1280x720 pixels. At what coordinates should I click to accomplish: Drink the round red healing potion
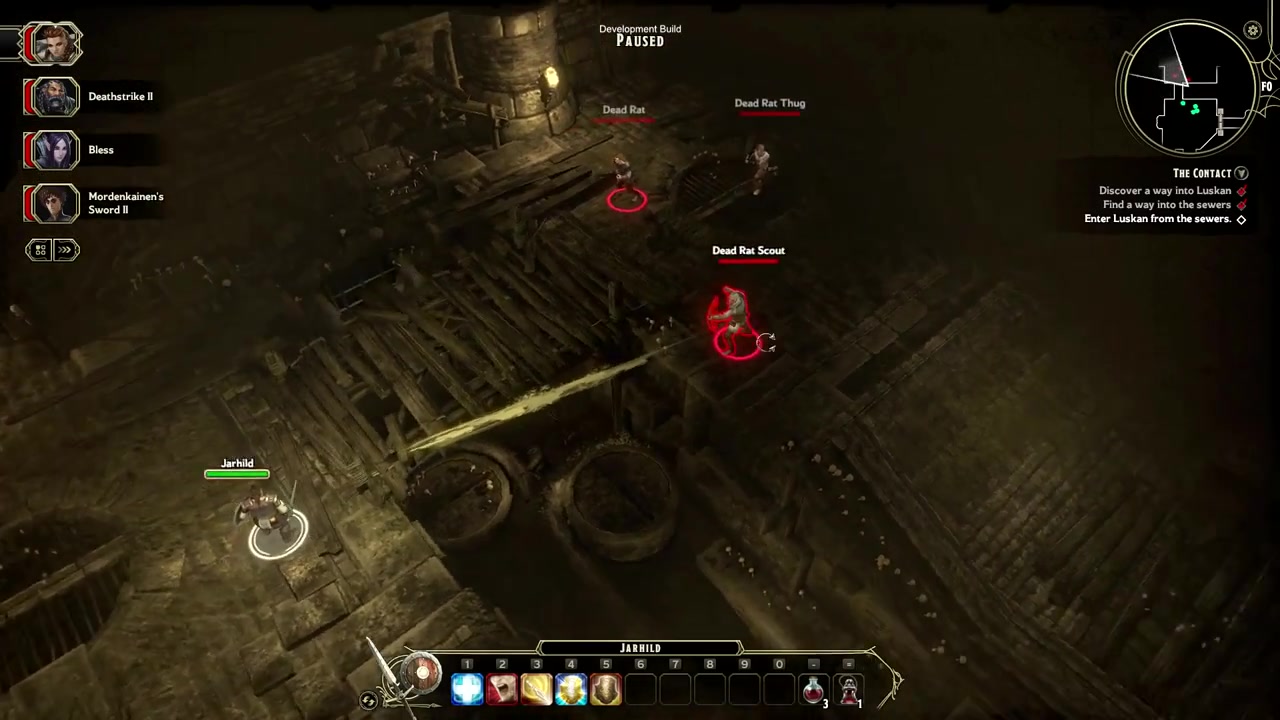[814, 689]
